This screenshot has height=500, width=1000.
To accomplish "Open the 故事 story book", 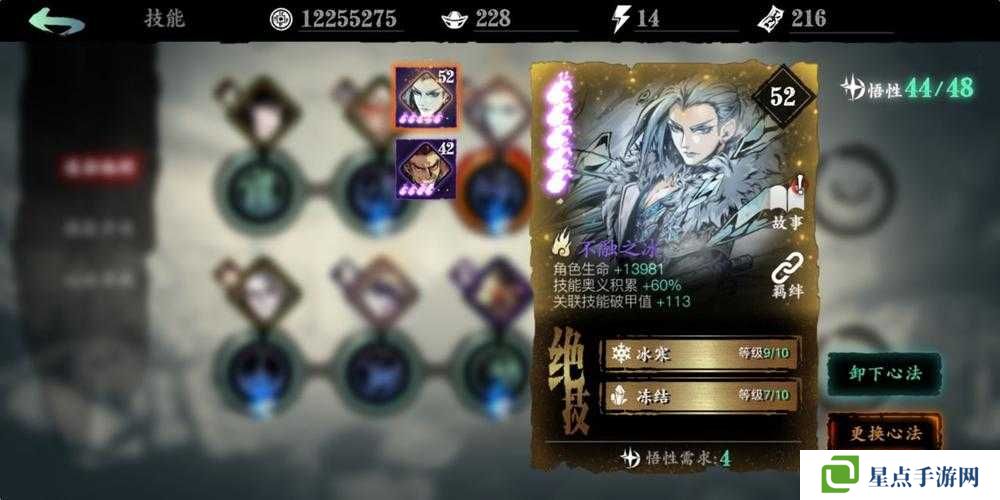I will coord(787,203).
